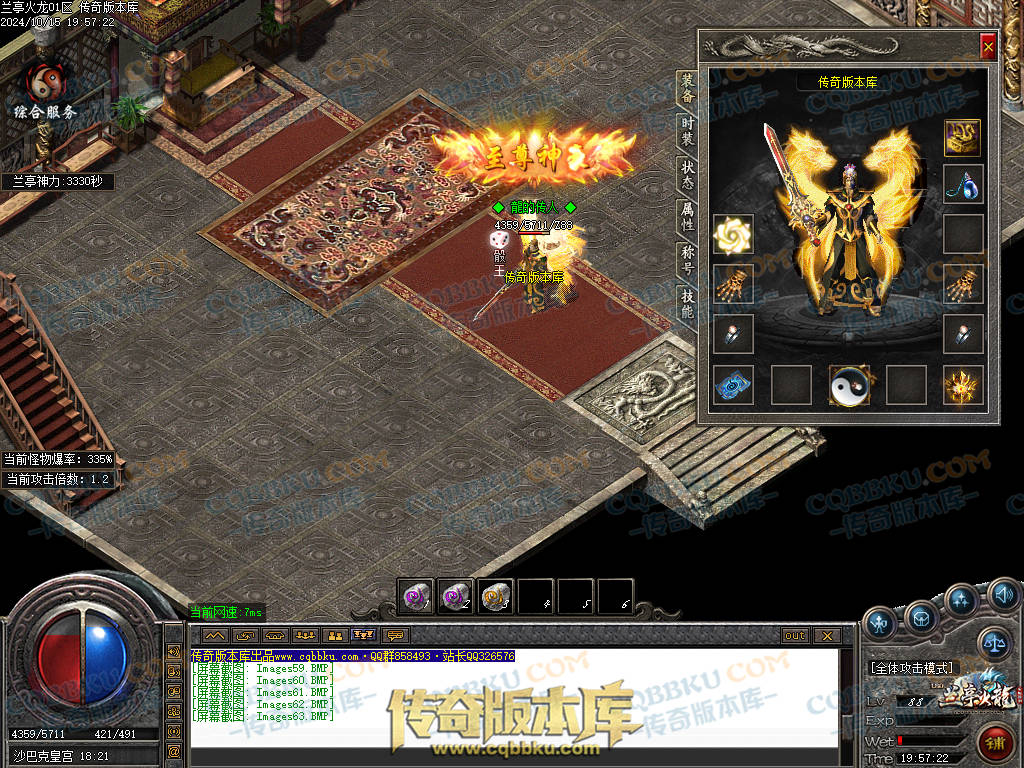The image size is (1024, 768).
Task: Close the character equipment panel
Action: click(988, 46)
